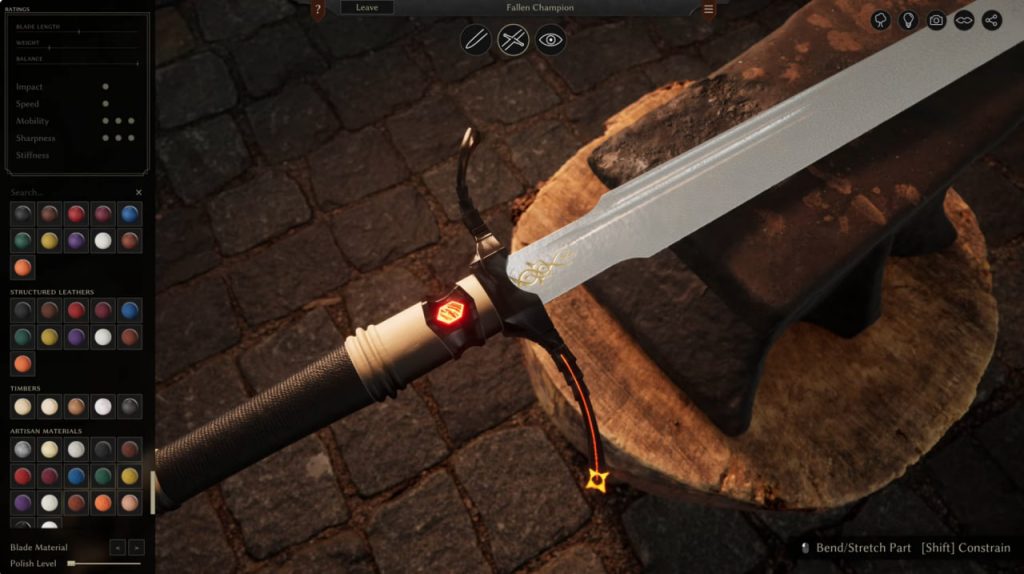
Task: Pick the blue Artisan Materials swatch
Action: (x=76, y=476)
